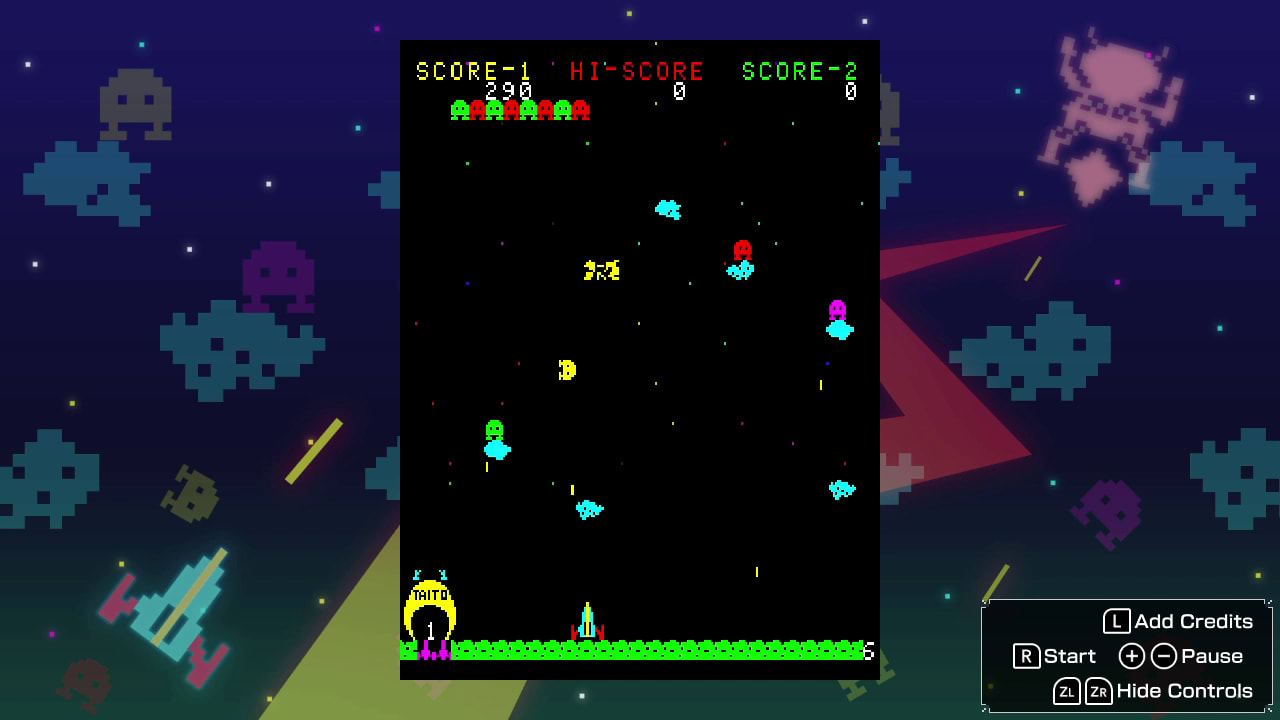This screenshot has height=720, width=1280.
Task: Click the green alien on the left side
Action: tap(492, 430)
